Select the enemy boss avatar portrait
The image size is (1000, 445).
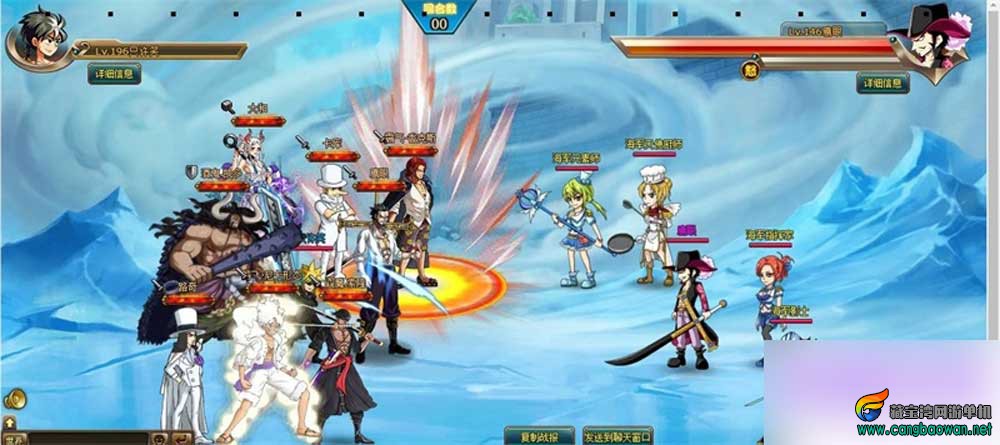point(935,40)
